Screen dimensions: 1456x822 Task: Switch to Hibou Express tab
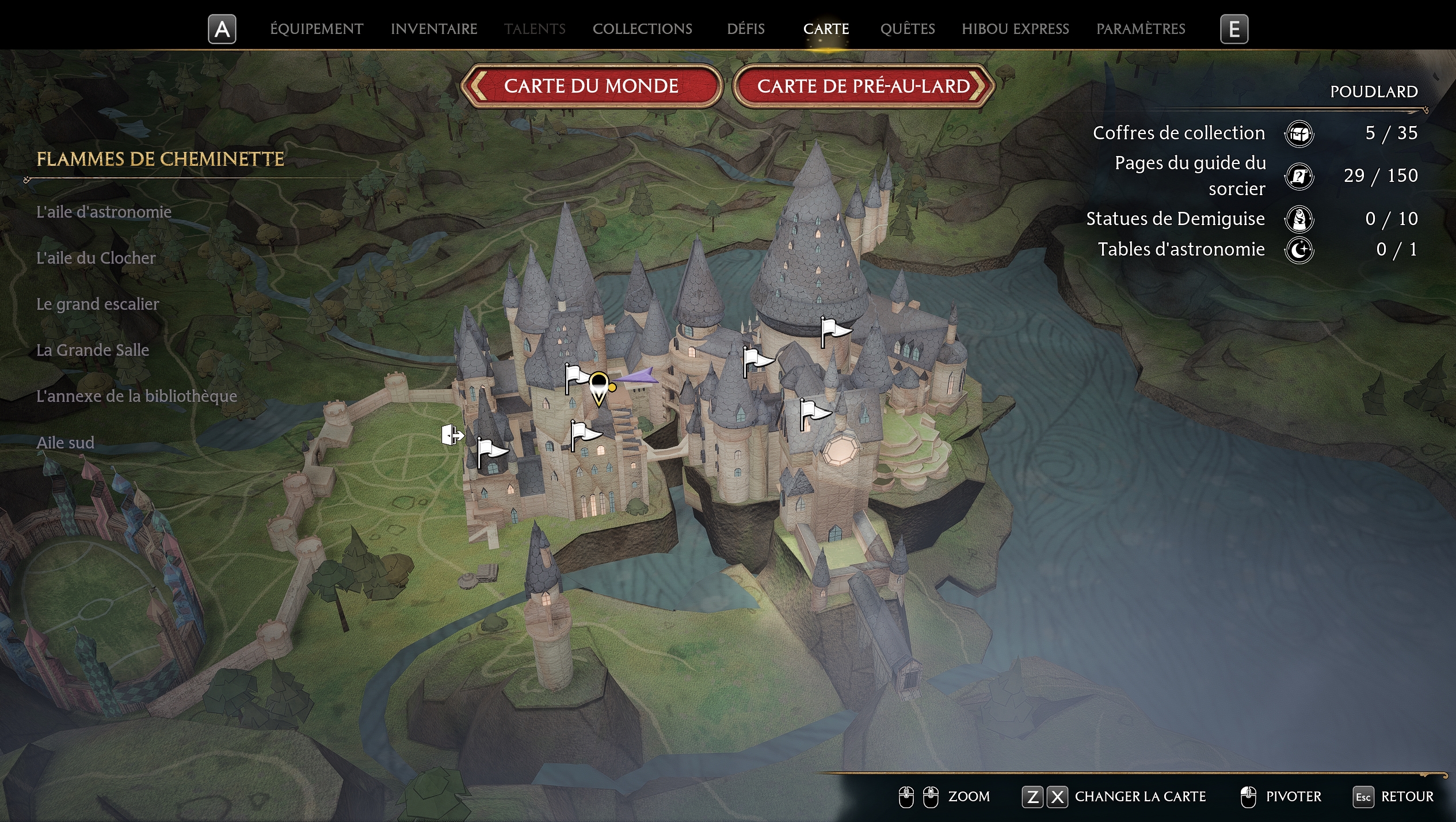(1015, 29)
